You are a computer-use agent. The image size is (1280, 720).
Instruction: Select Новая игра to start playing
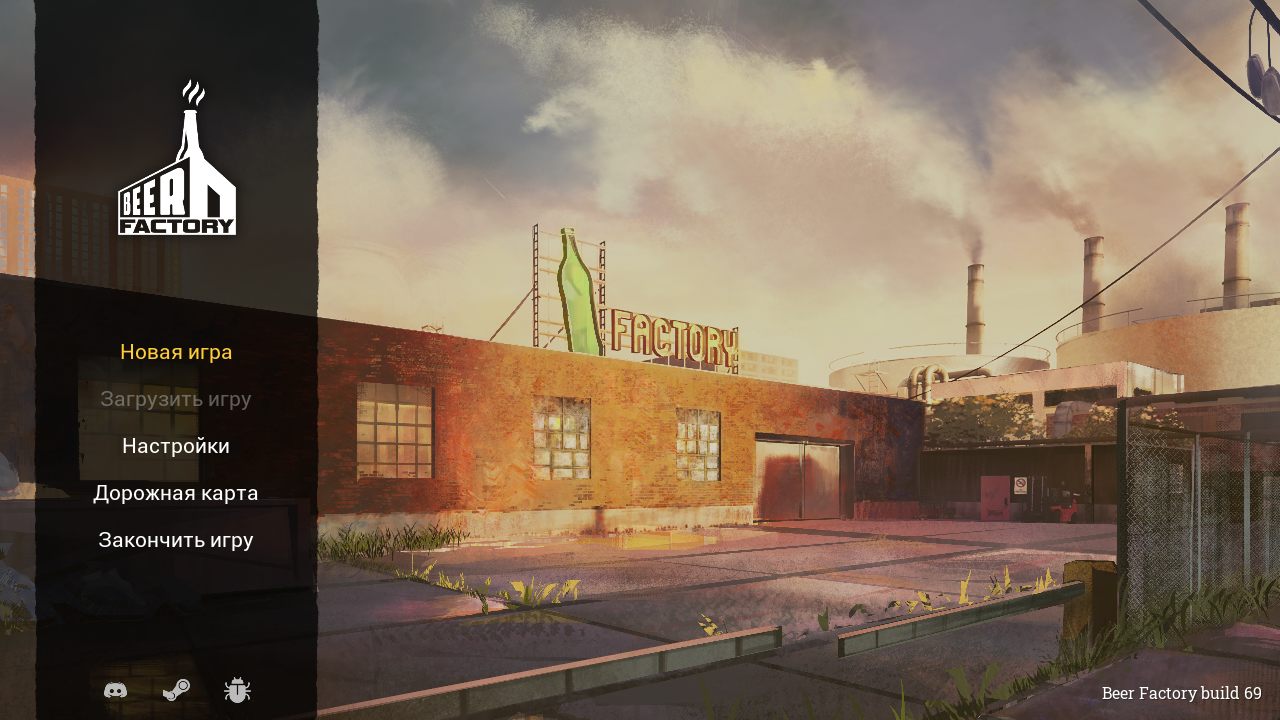point(176,352)
